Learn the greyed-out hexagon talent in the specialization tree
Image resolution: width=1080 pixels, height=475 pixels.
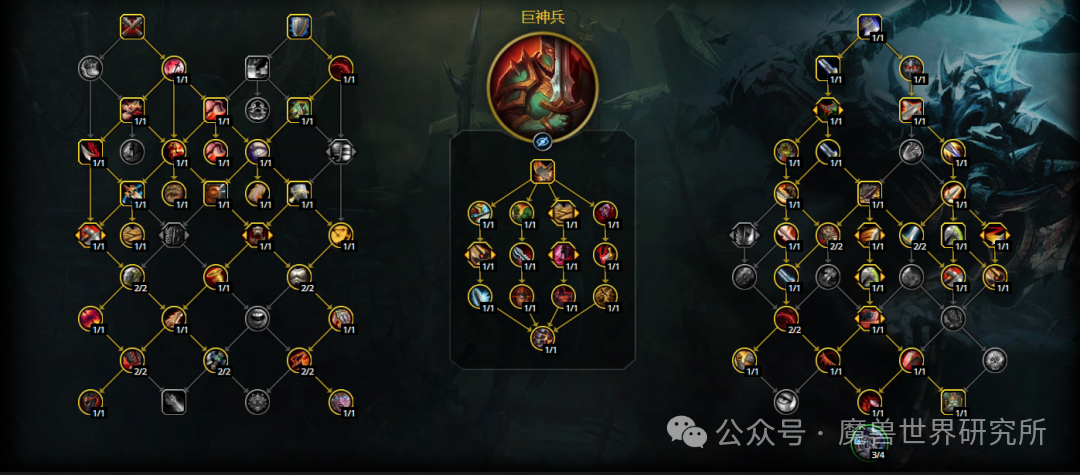tap(743, 235)
